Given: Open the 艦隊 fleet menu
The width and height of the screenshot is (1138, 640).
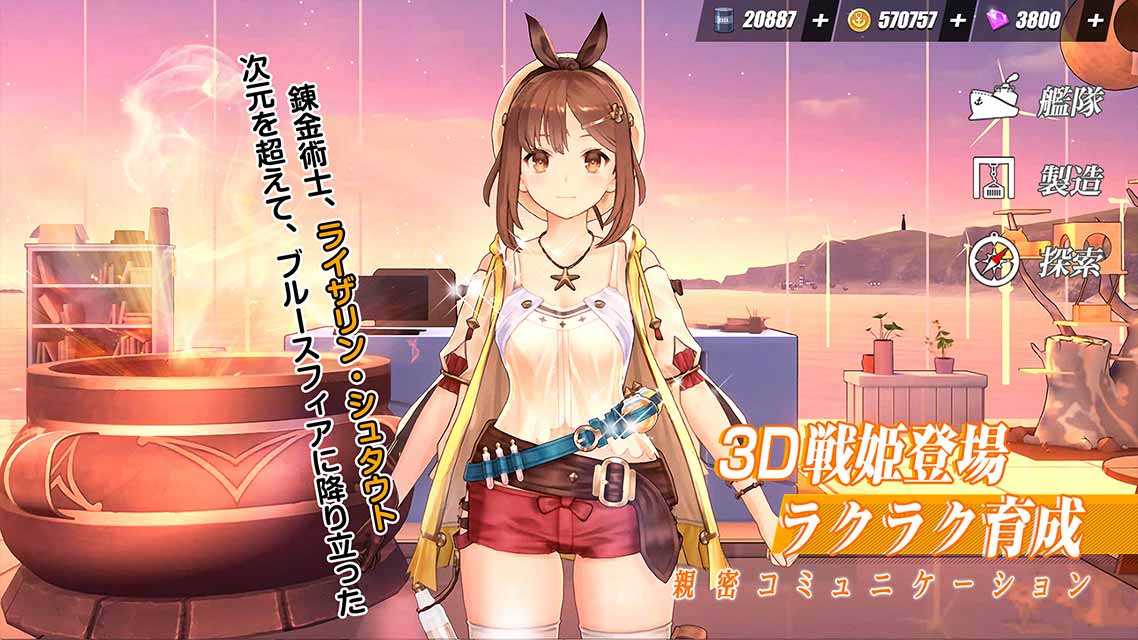Looking at the screenshot, I should [1037, 101].
